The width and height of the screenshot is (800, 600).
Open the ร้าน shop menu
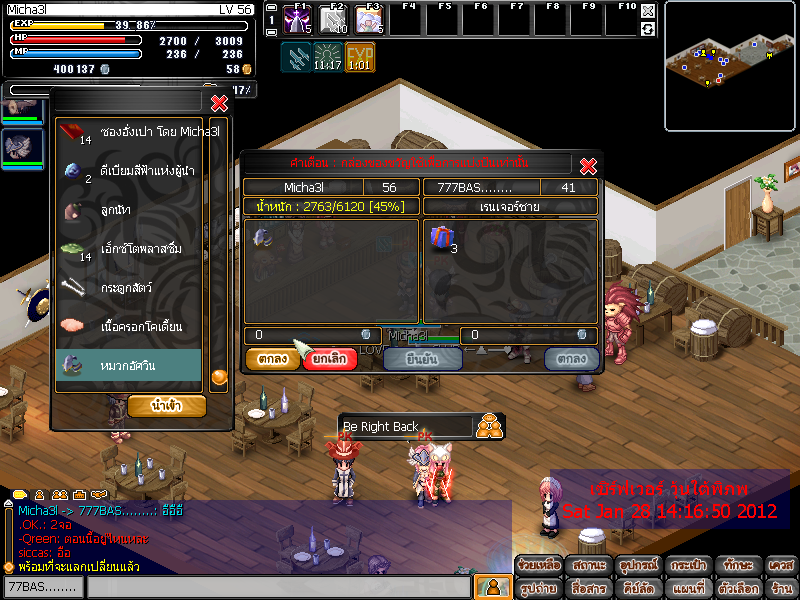[781, 588]
